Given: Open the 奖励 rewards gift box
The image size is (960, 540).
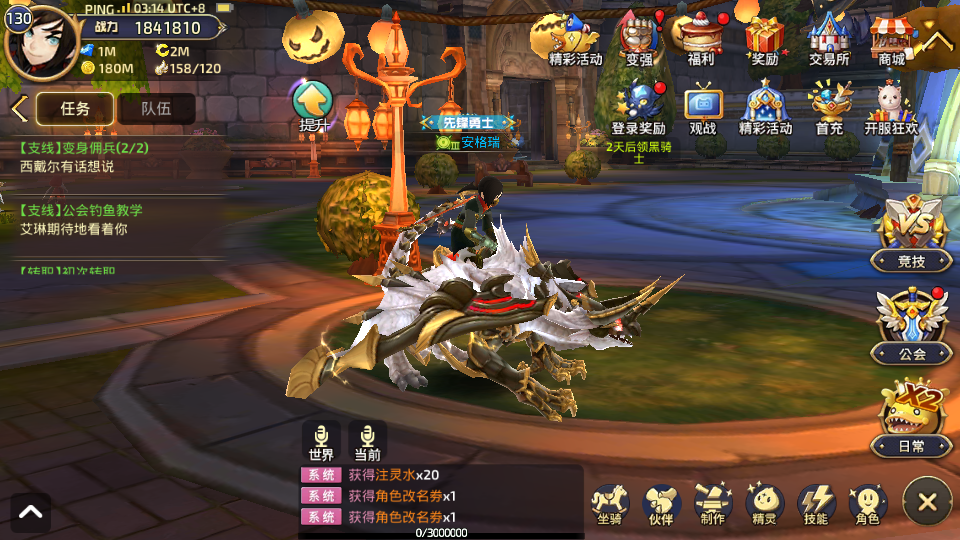Looking at the screenshot, I should click(x=765, y=38).
